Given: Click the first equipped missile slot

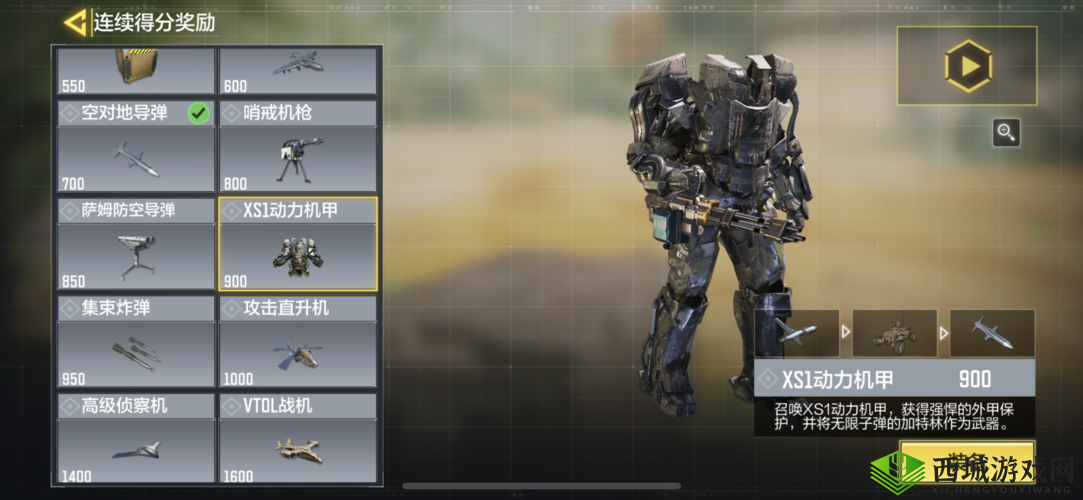Looking at the screenshot, I should tap(796, 334).
